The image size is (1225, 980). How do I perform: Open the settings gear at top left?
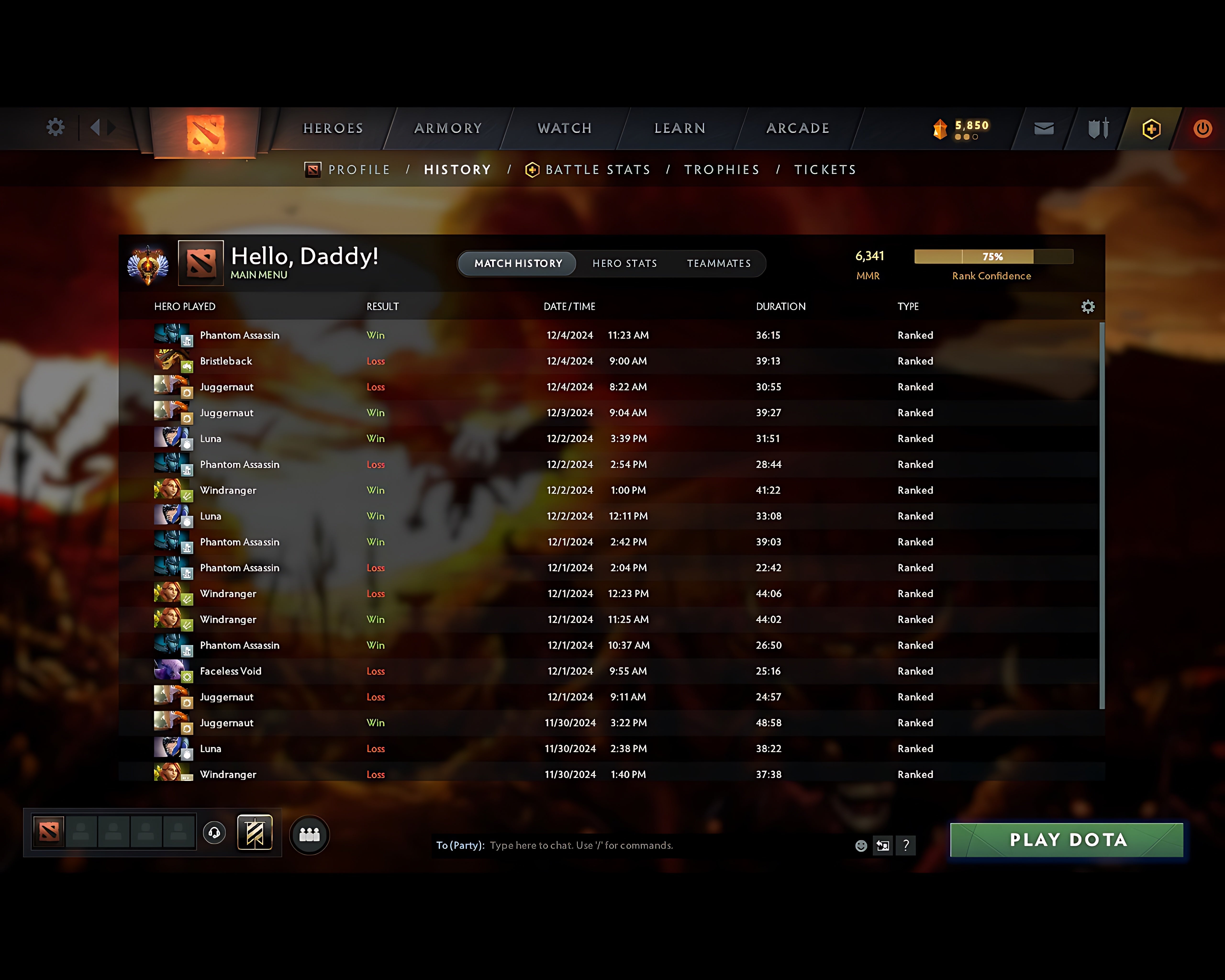(55, 128)
